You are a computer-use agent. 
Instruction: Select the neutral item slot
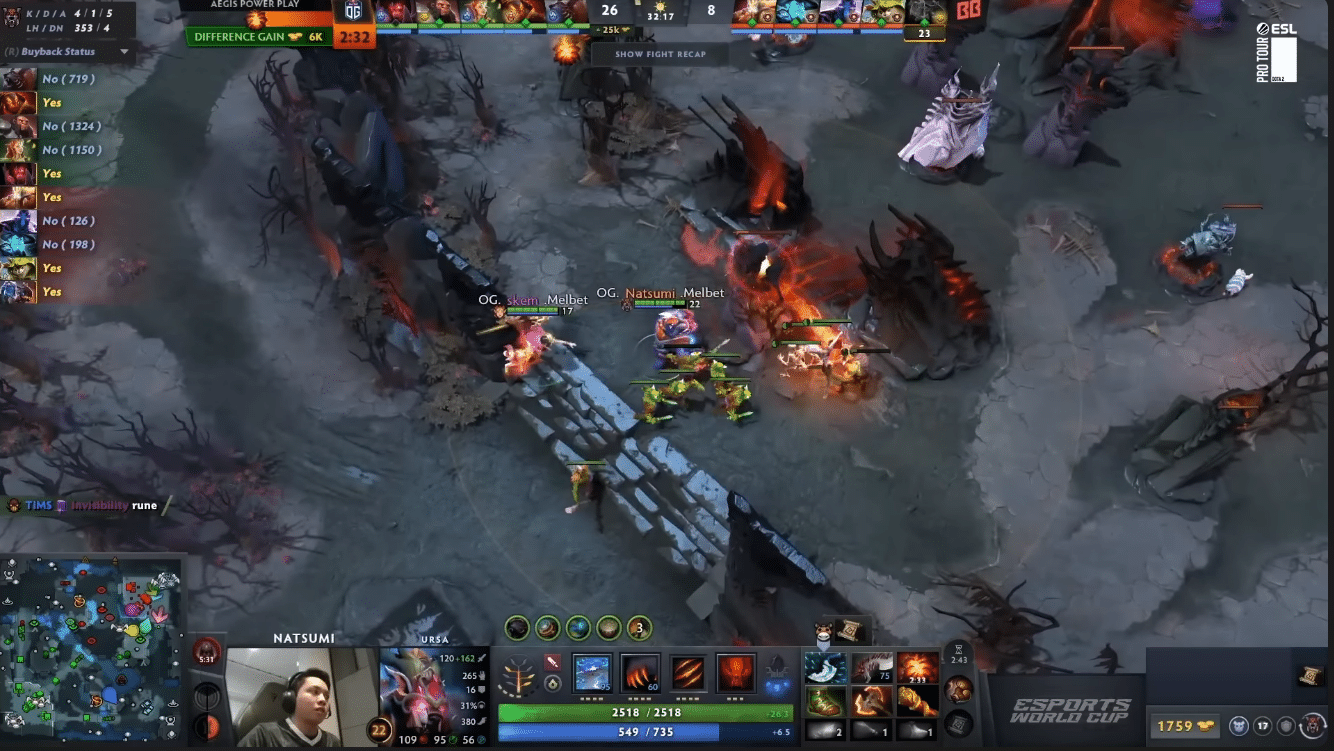pos(958,689)
